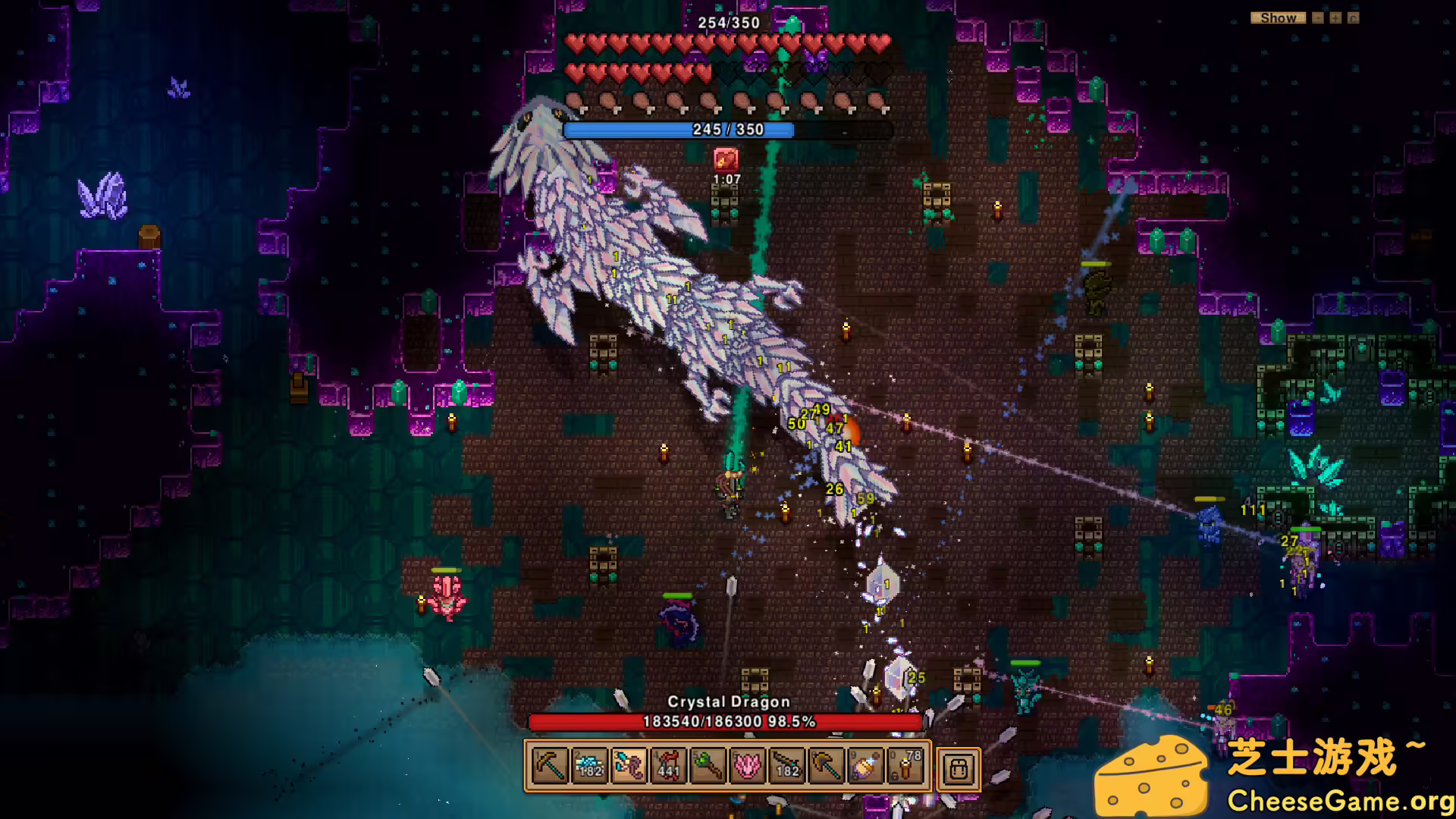Equip the green-headed staff in slot 5
This screenshot has height=819, width=1456.
pyautogui.click(x=708, y=767)
